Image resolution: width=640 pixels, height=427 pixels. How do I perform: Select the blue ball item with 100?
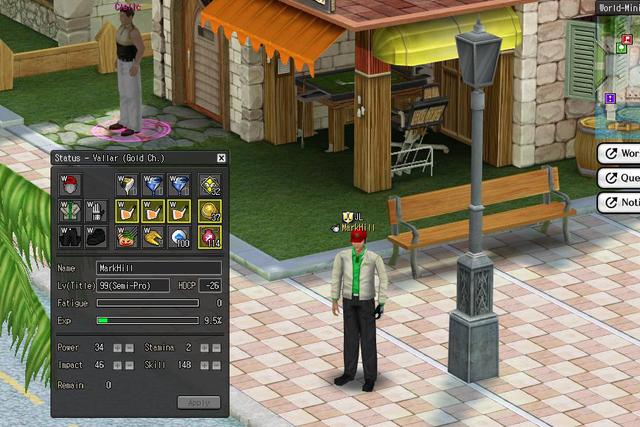[181, 237]
